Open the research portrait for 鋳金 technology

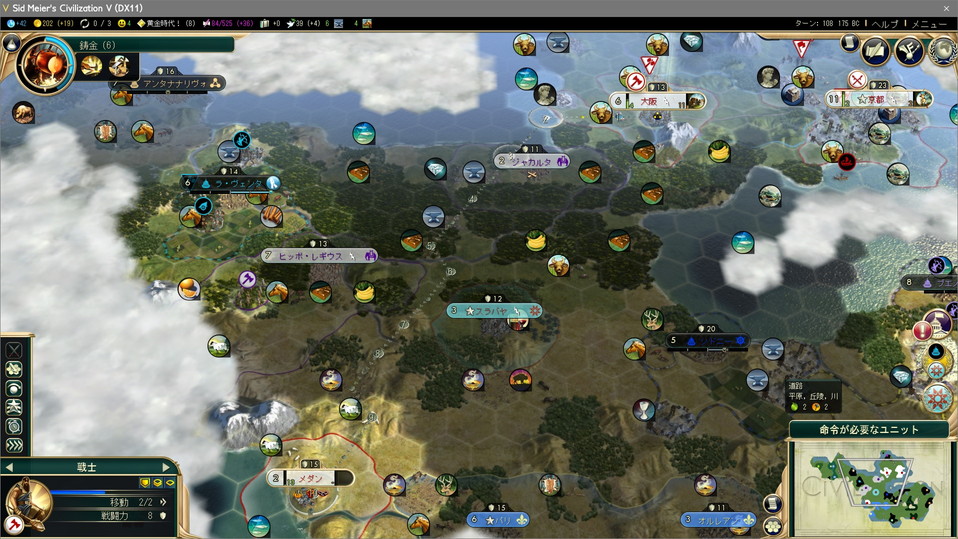pyautogui.click(x=45, y=65)
